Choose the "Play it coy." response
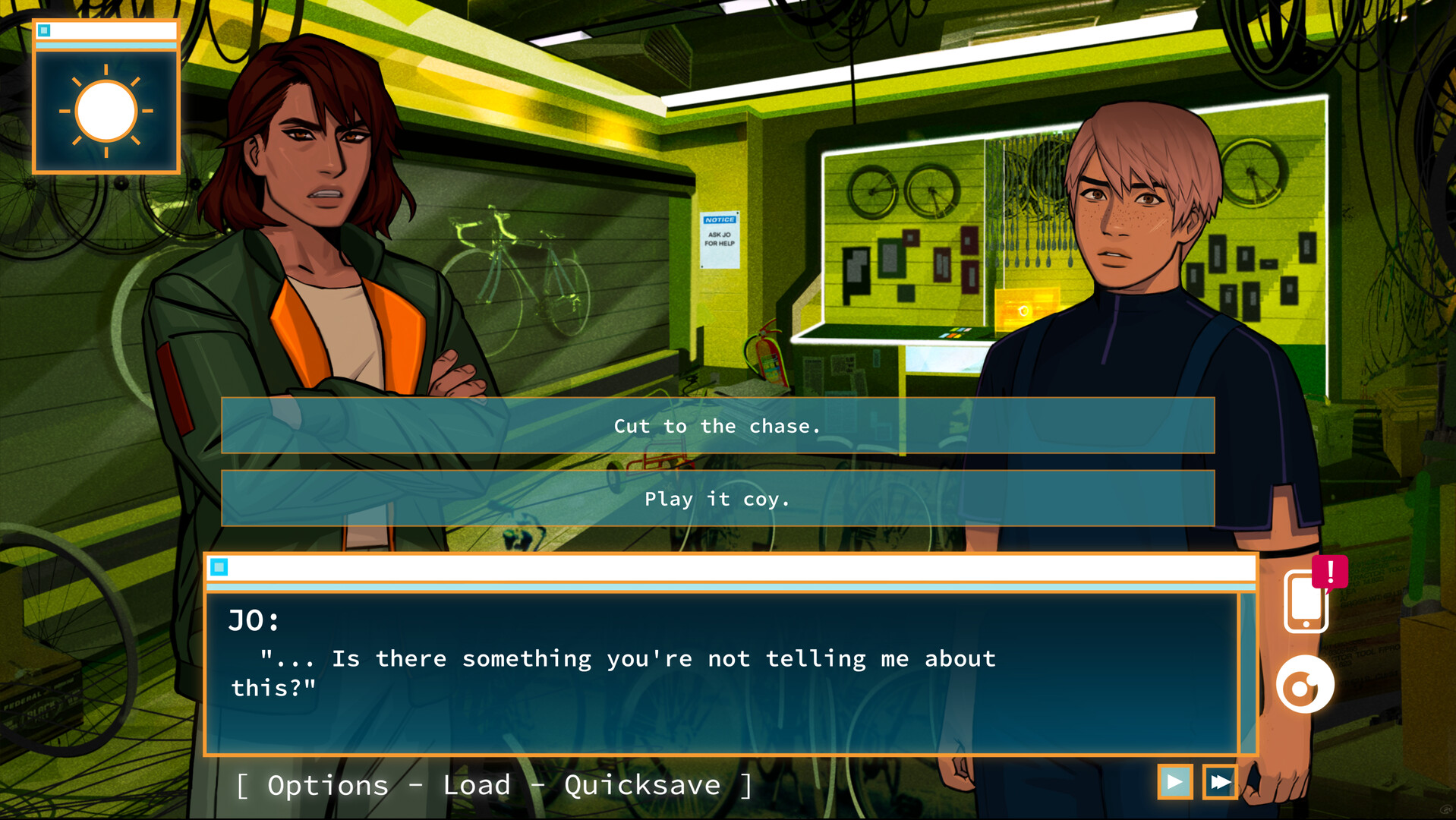This screenshot has width=1456, height=820. click(x=718, y=498)
